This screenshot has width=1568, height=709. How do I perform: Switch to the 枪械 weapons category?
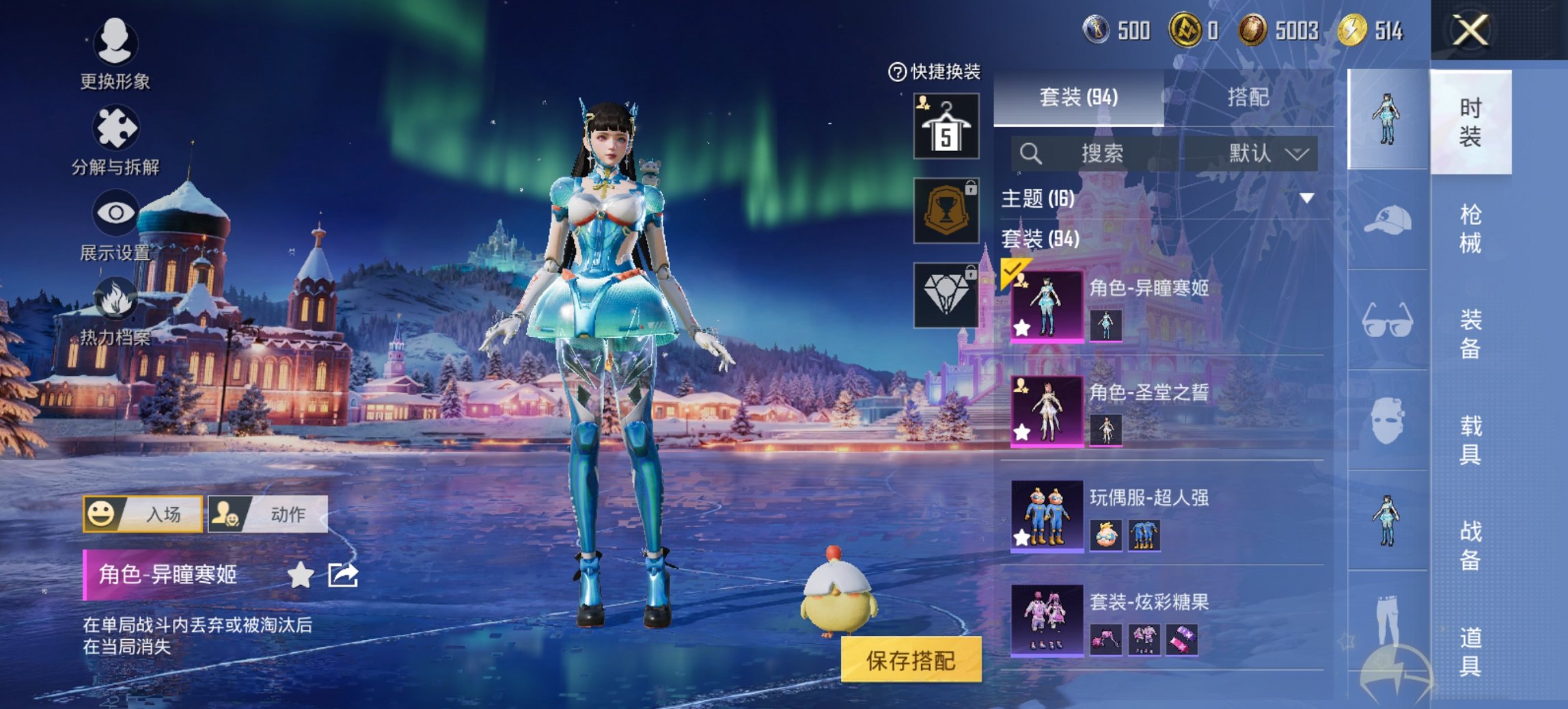coord(1470,228)
